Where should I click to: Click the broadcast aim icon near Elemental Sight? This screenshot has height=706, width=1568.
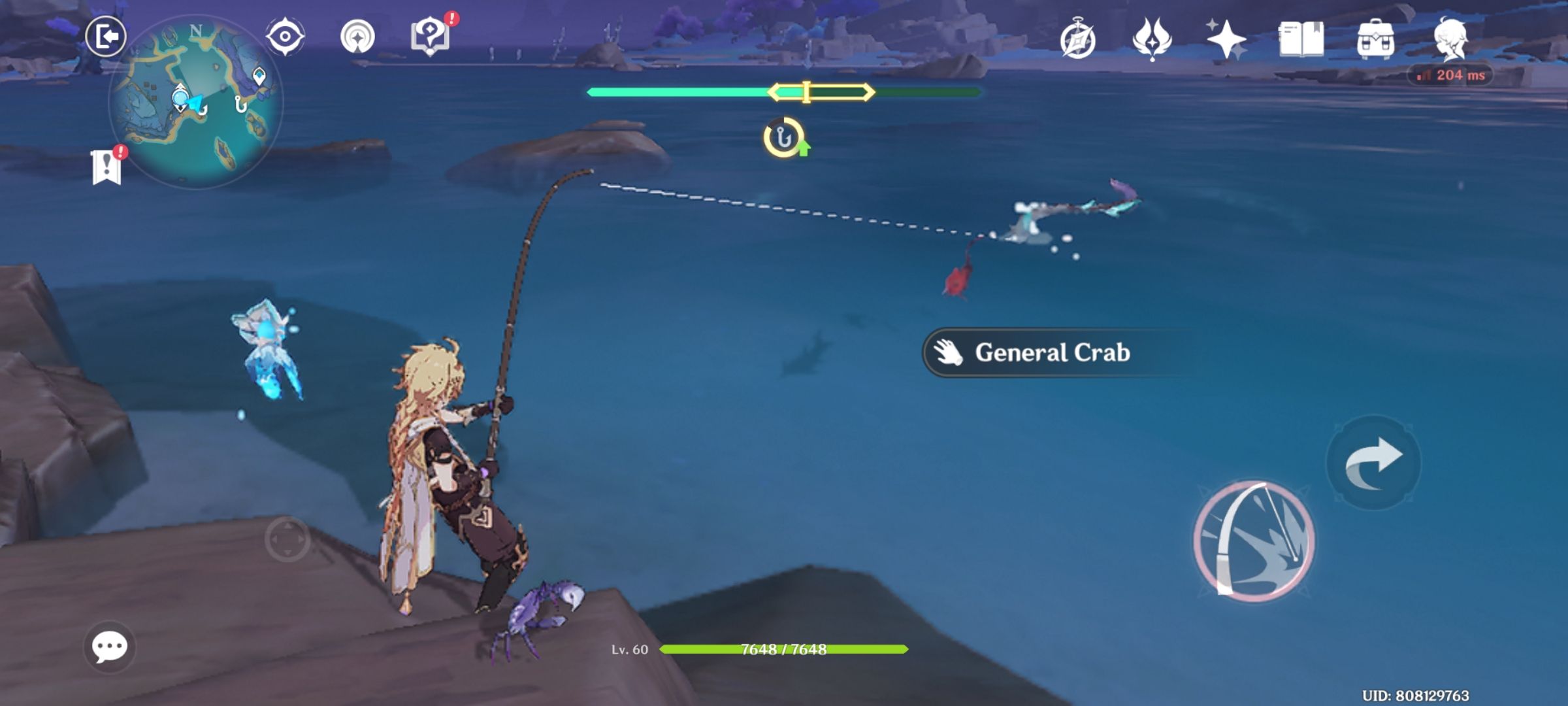tap(357, 36)
